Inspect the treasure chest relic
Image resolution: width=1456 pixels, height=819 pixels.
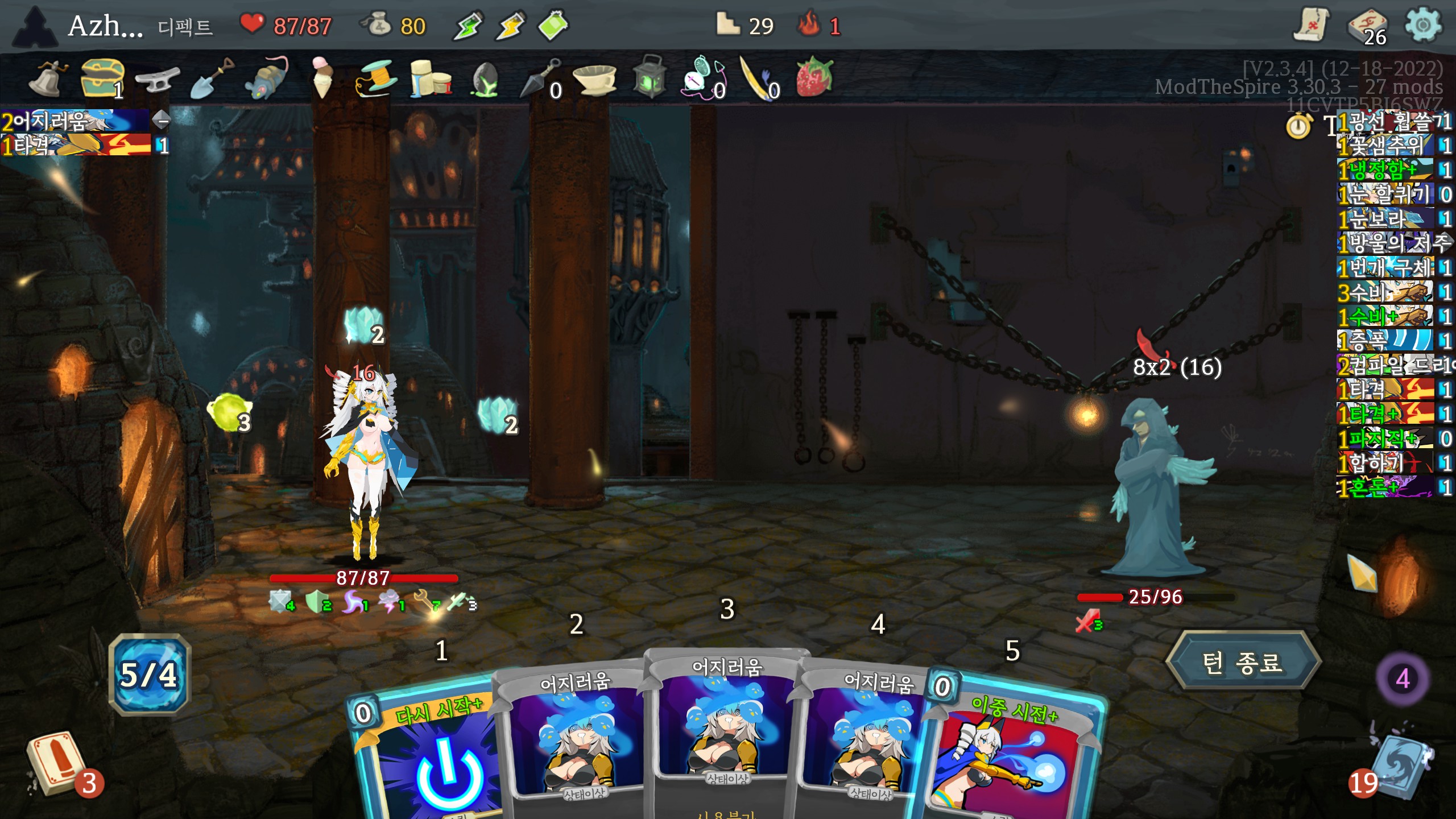(x=101, y=78)
